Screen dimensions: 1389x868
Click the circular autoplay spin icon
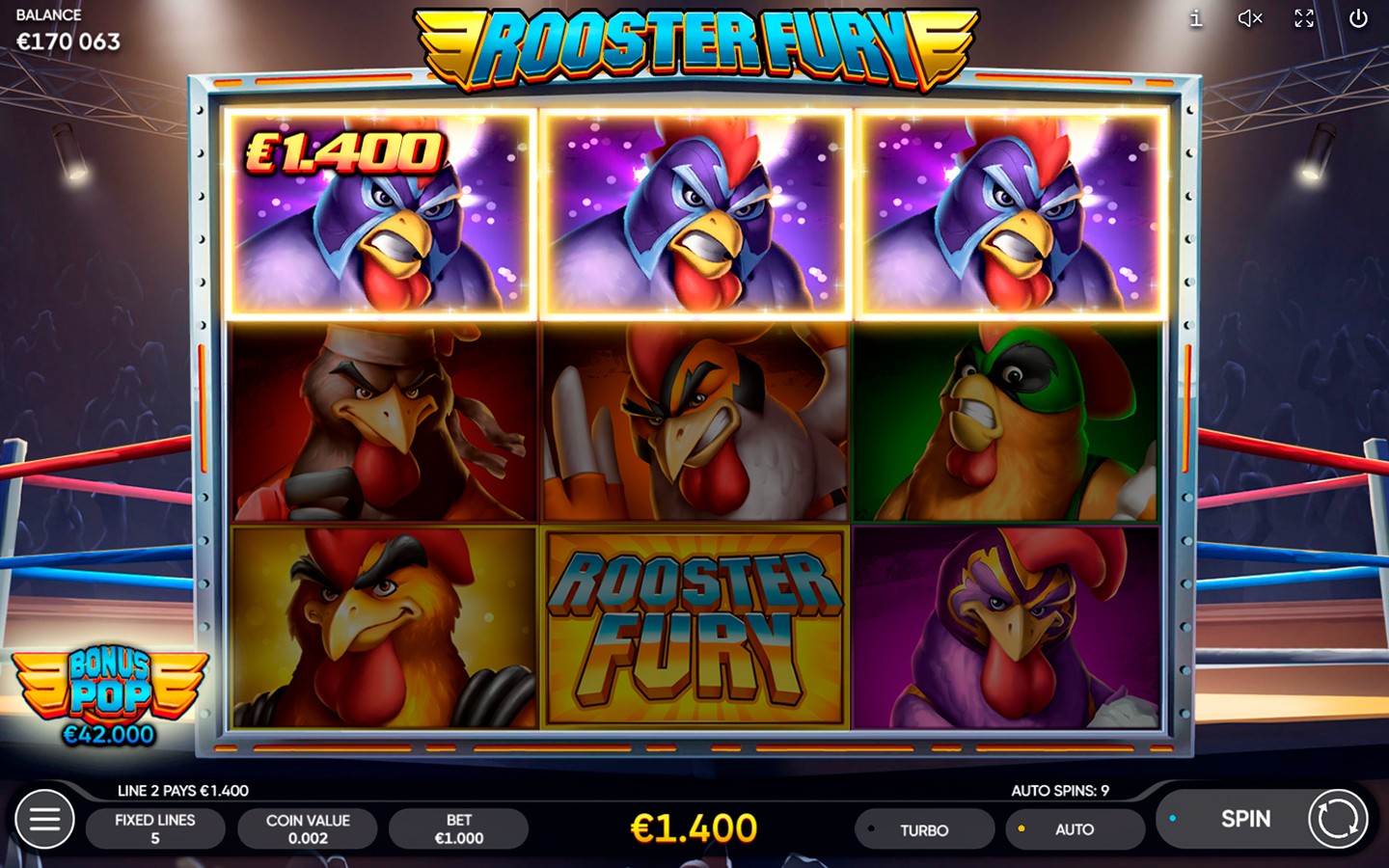point(1339,819)
